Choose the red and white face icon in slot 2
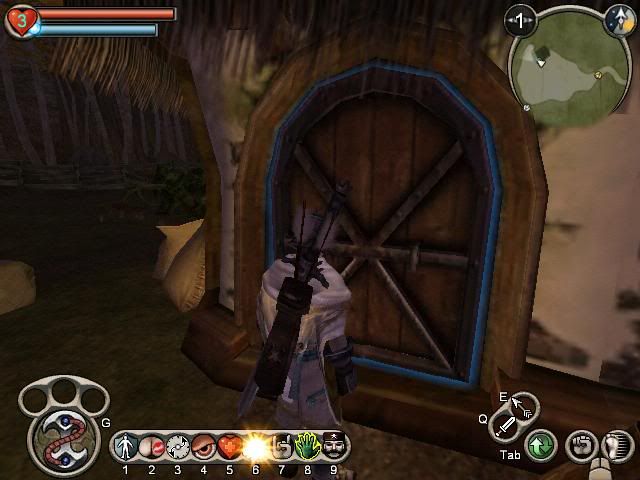 (152, 445)
